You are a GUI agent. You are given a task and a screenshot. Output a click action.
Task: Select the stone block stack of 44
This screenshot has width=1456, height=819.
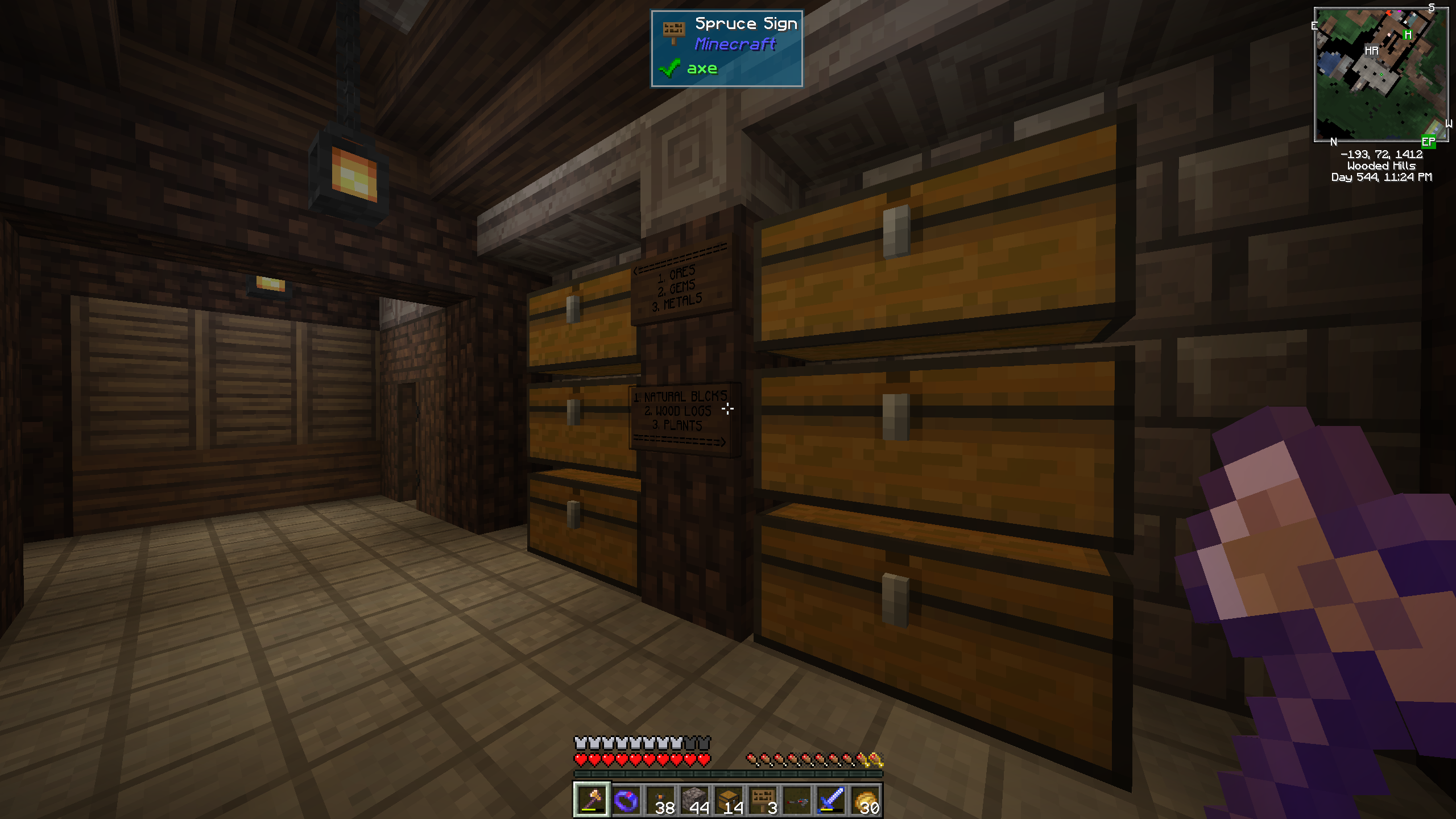(x=694, y=800)
